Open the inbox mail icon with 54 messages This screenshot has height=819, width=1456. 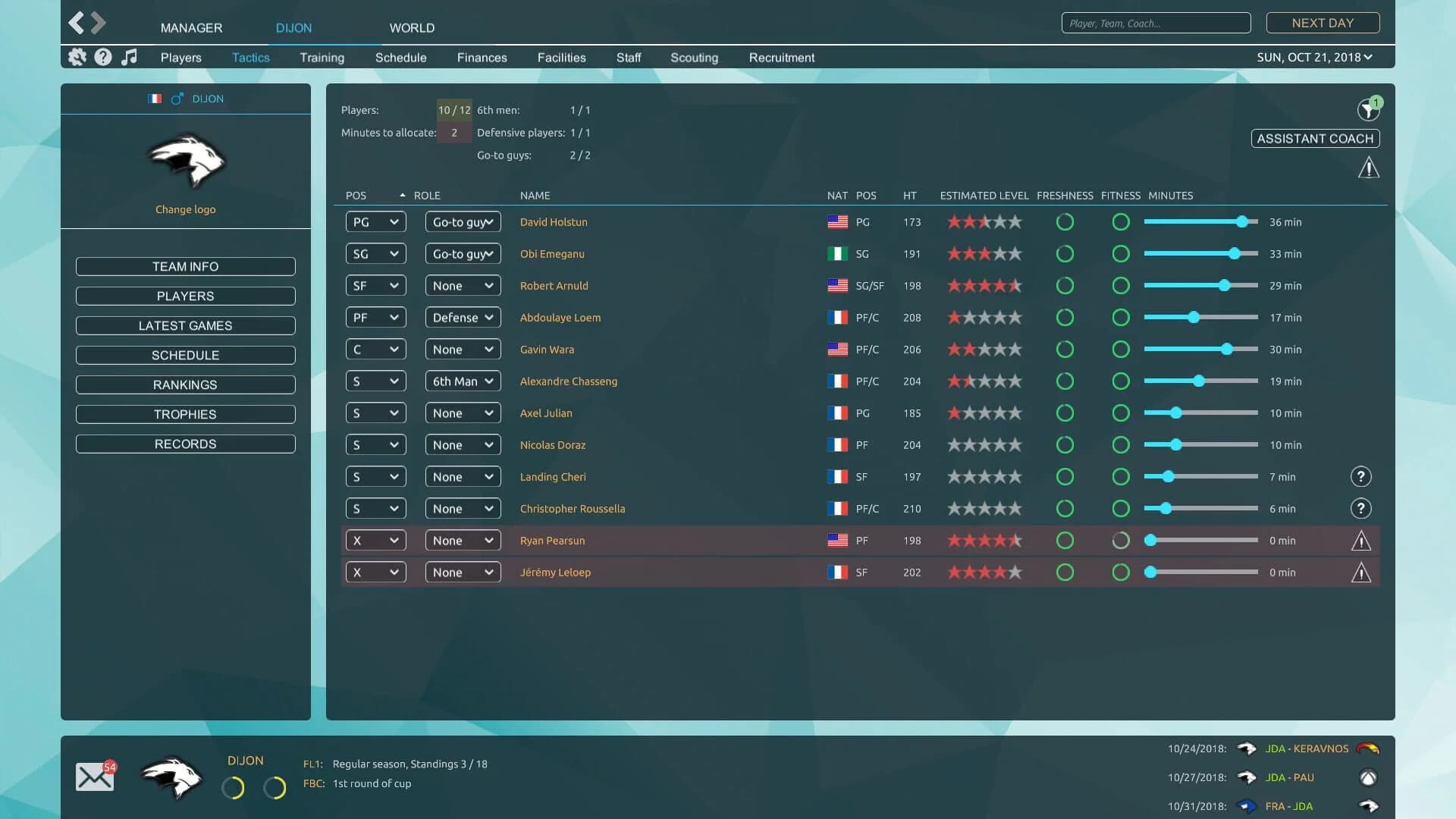click(x=94, y=776)
